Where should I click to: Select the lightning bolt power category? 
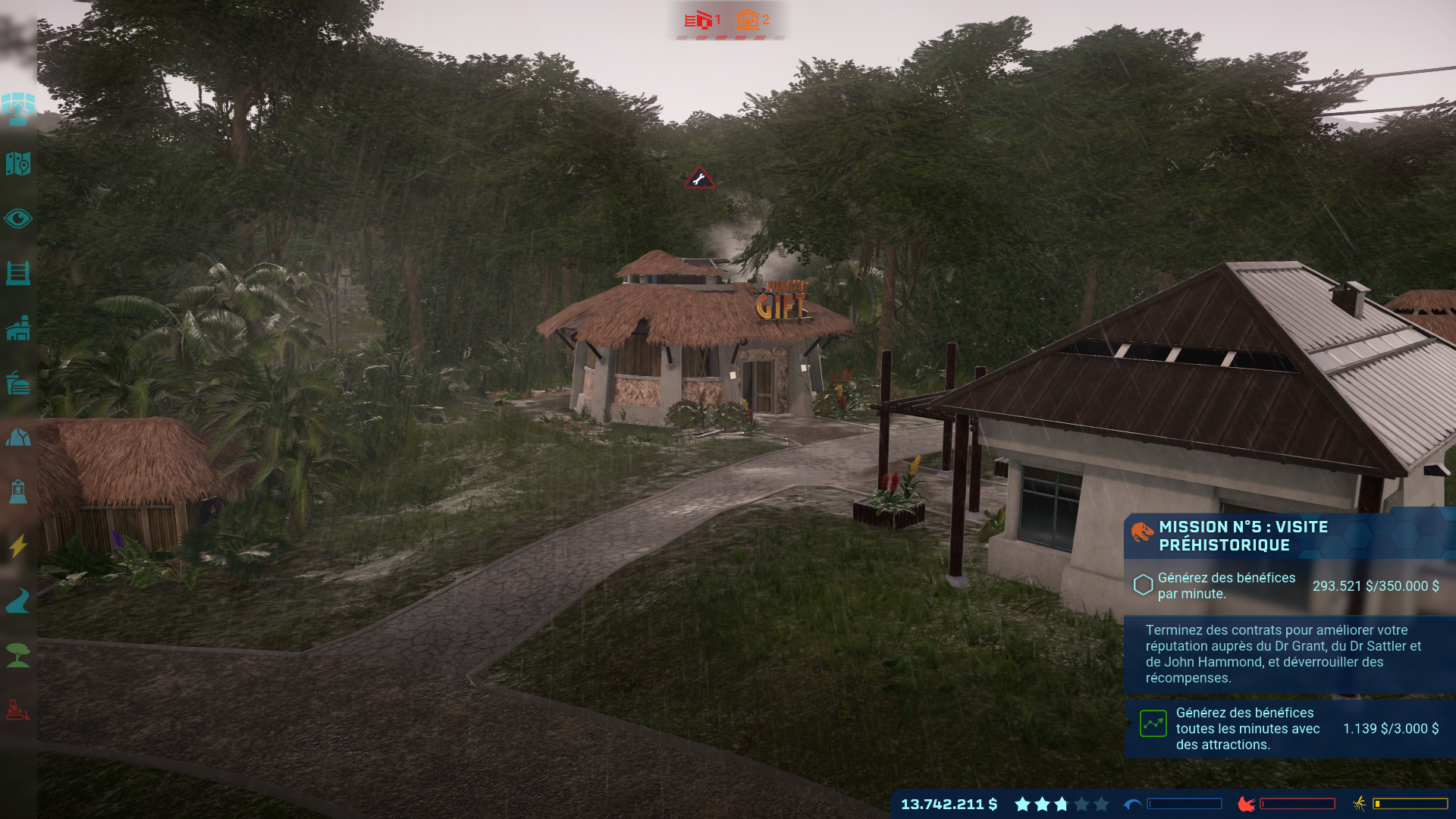point(18,545)
